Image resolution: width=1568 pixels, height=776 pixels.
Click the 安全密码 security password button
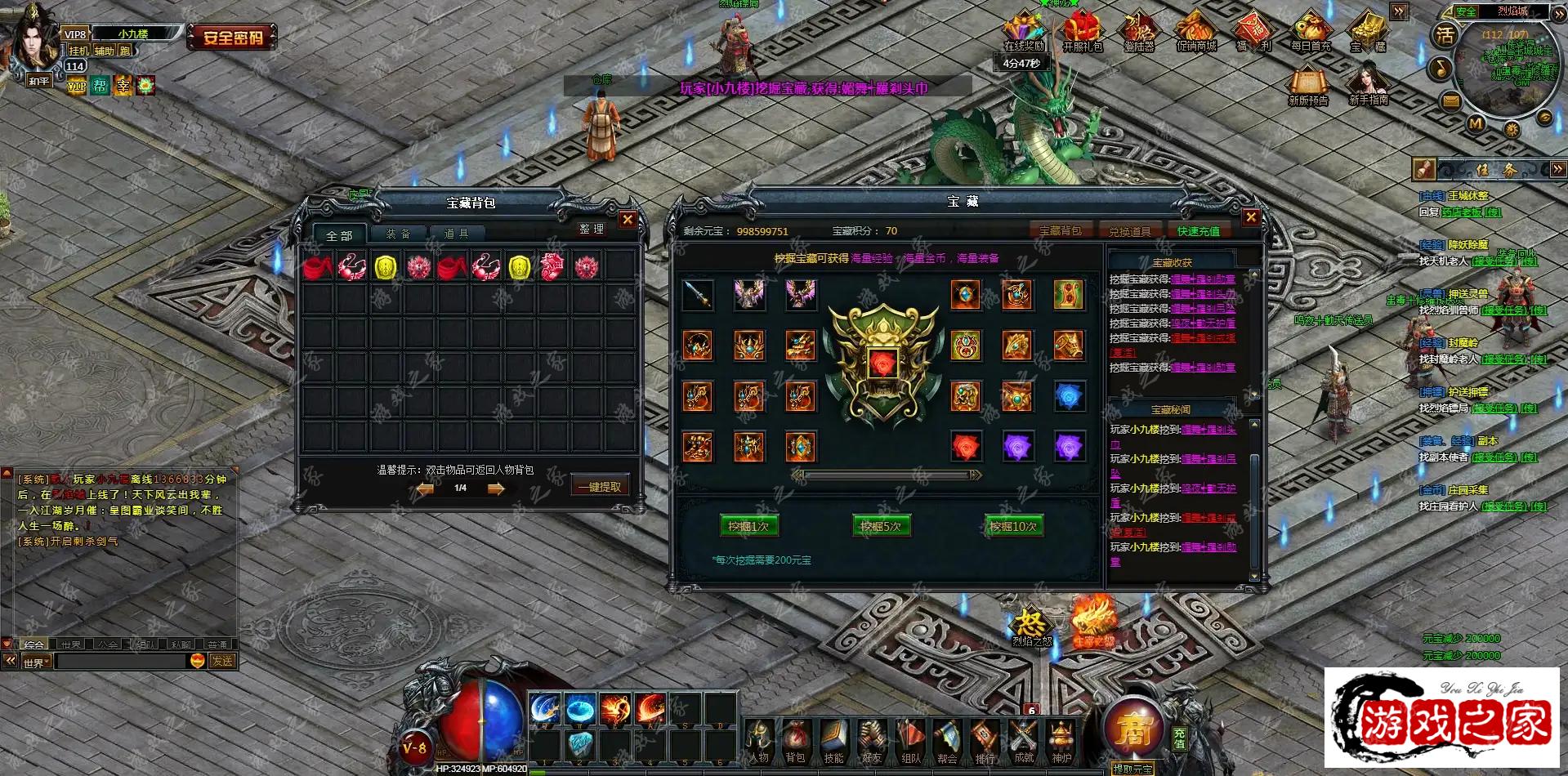point(233,38)
